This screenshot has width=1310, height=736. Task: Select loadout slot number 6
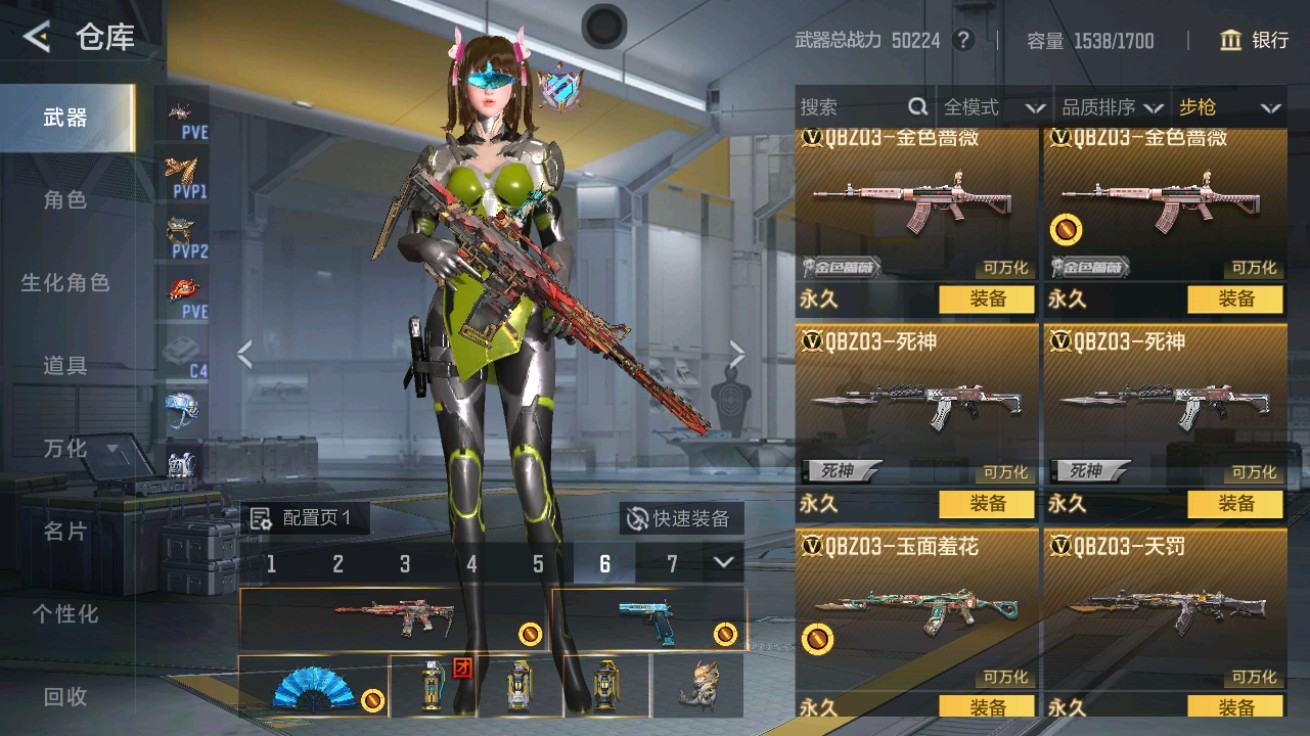tap(606, 565)
